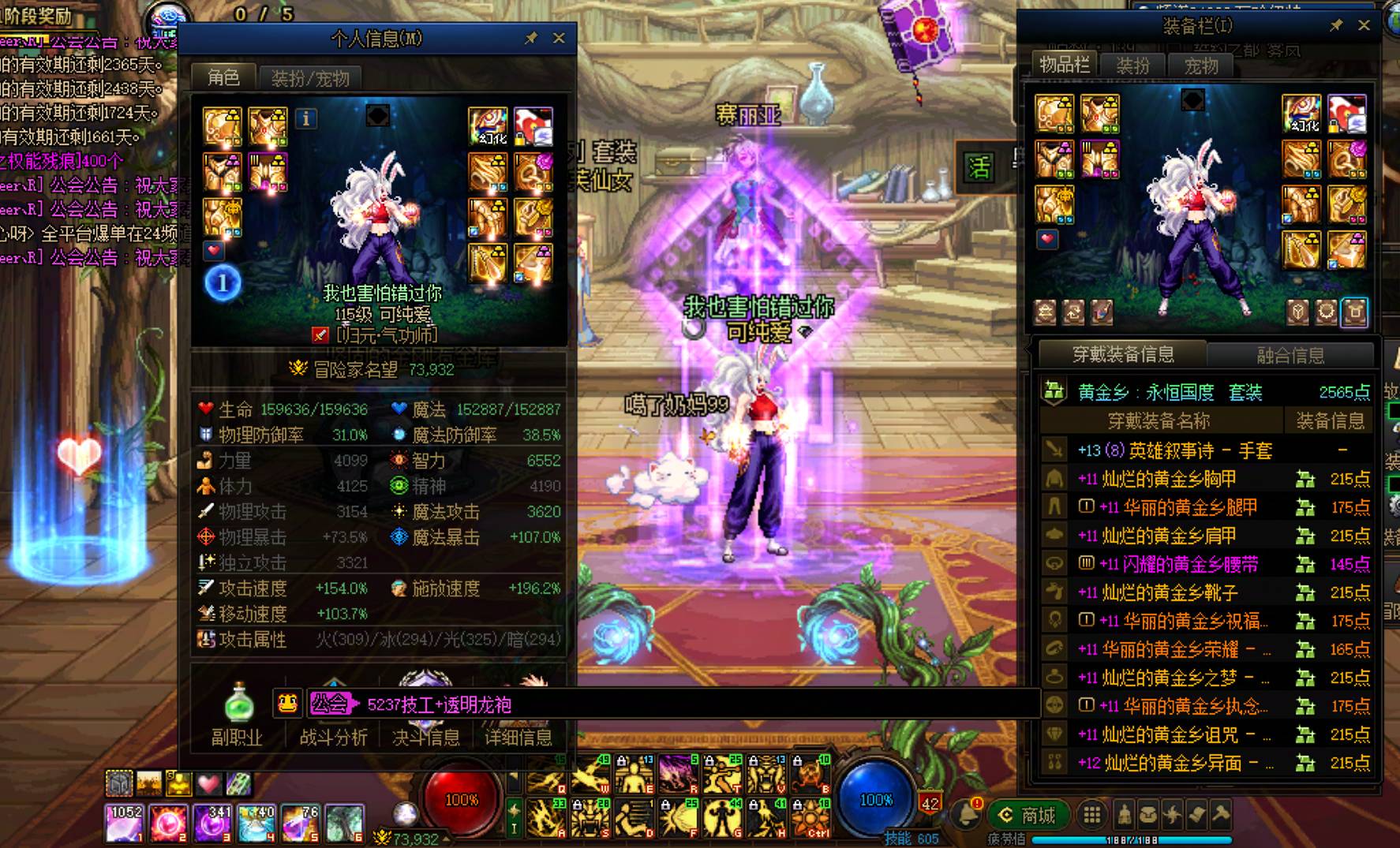Select the 穿戴装备信息 tab
The width and height of the screenshot is (1400, 848).
click(1122, 355)
